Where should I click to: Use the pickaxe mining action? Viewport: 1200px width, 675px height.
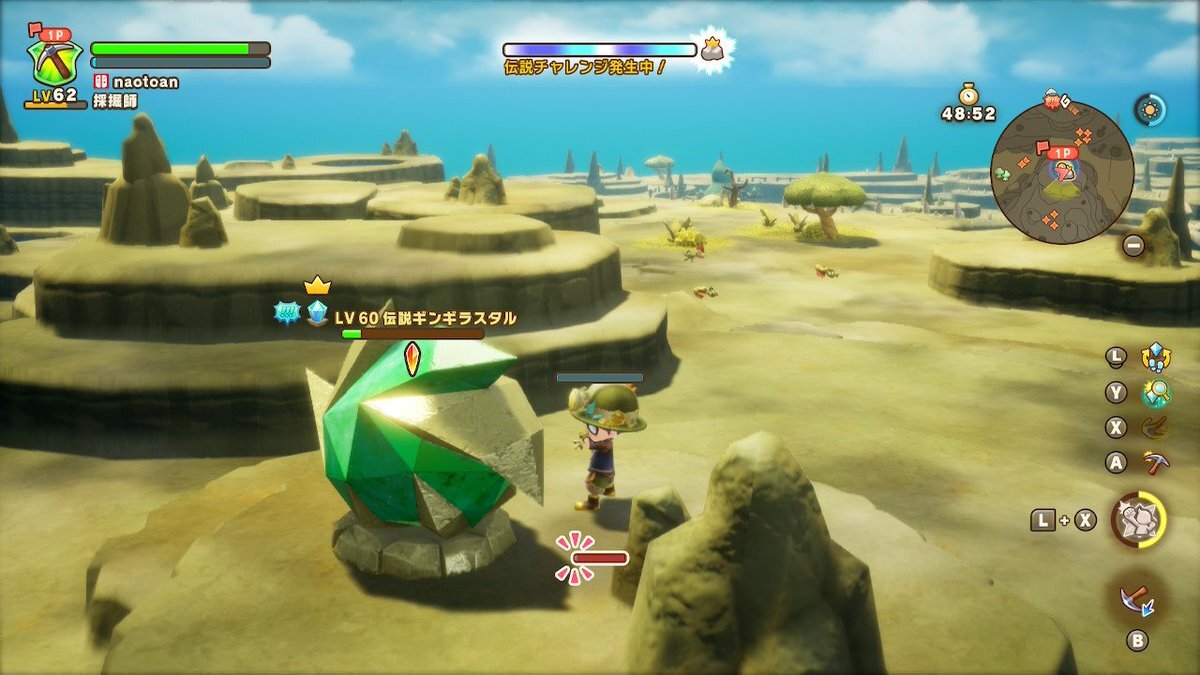click(x=1156, y=462)
